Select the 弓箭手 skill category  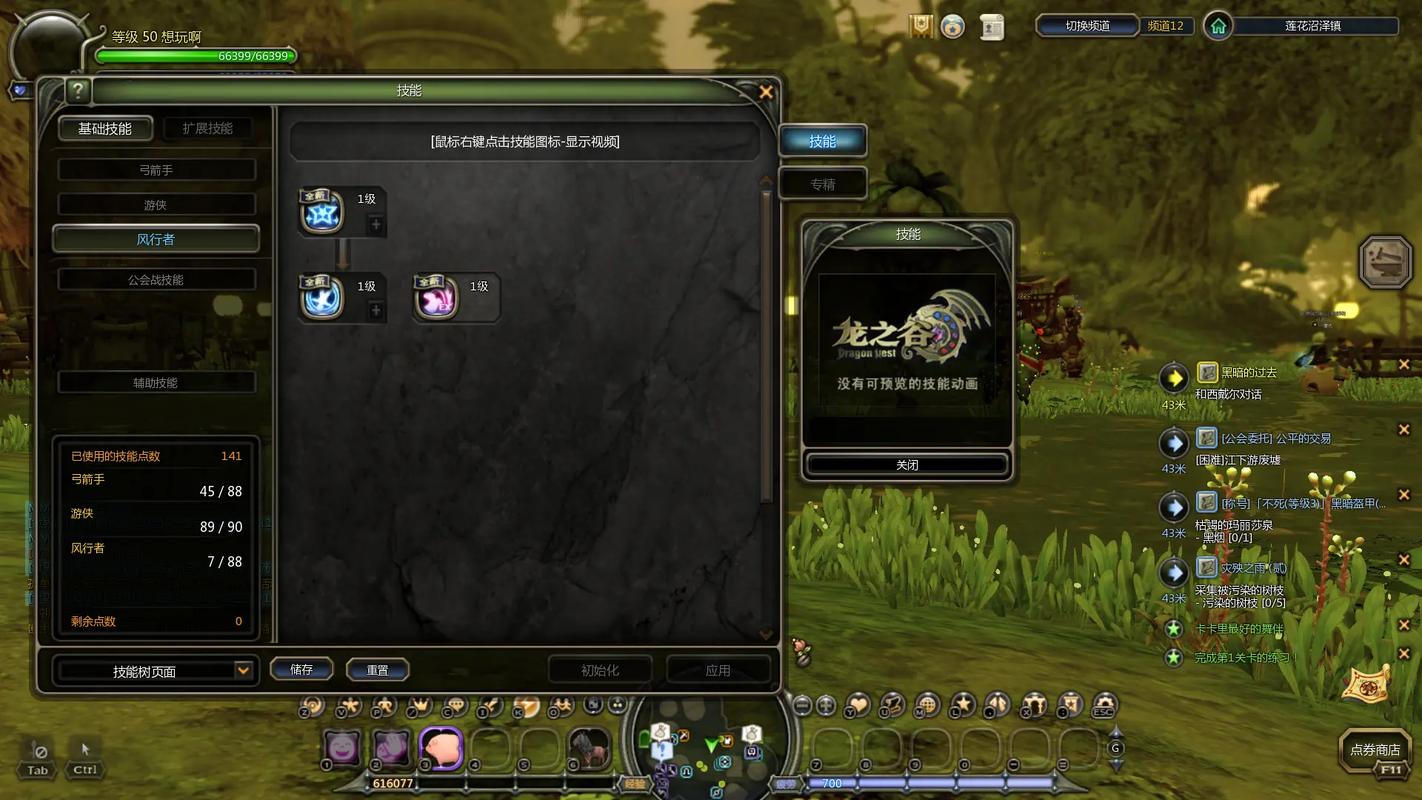[156, 170]
